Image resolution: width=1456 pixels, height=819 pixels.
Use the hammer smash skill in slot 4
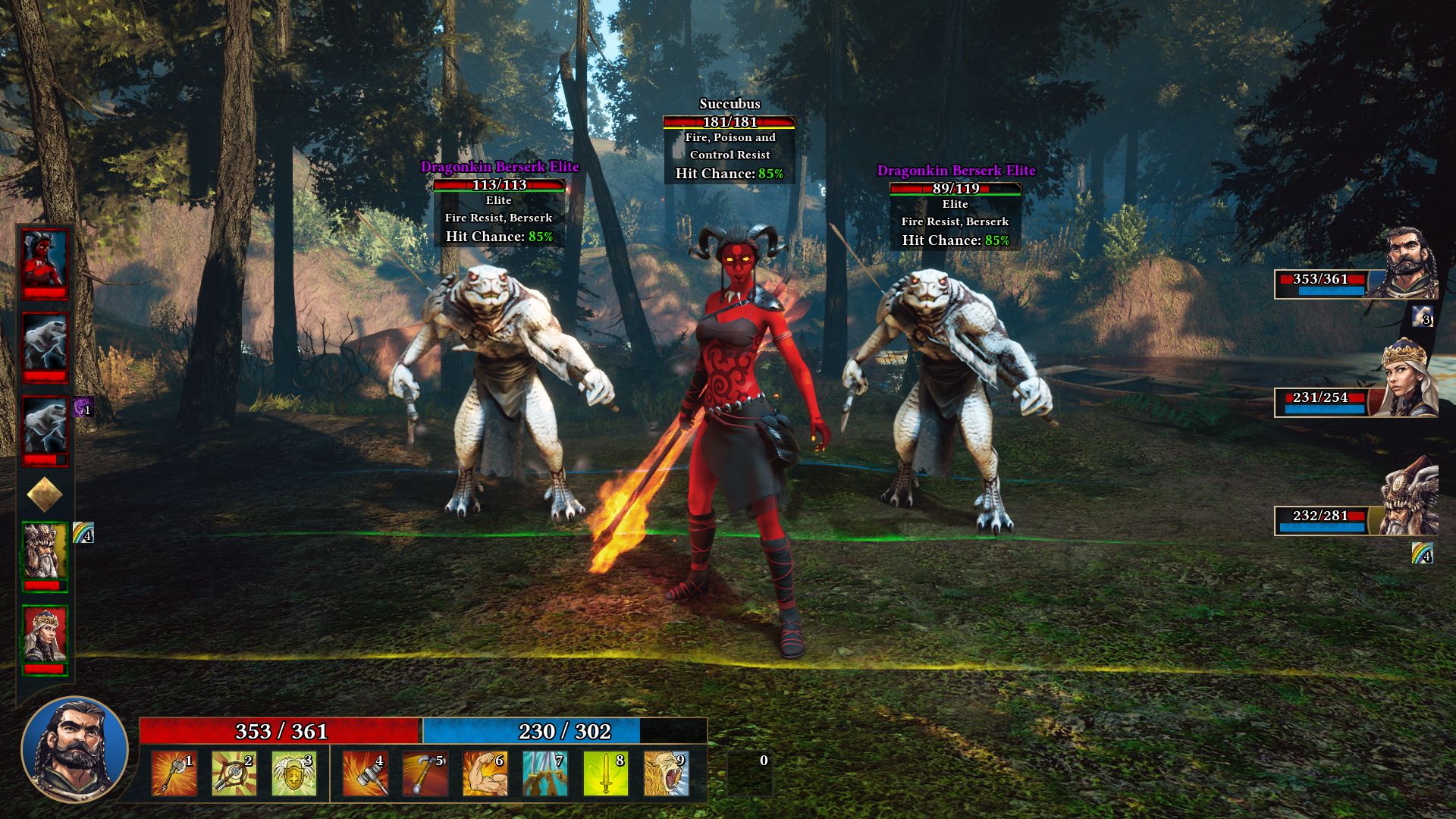pos(365,773)
